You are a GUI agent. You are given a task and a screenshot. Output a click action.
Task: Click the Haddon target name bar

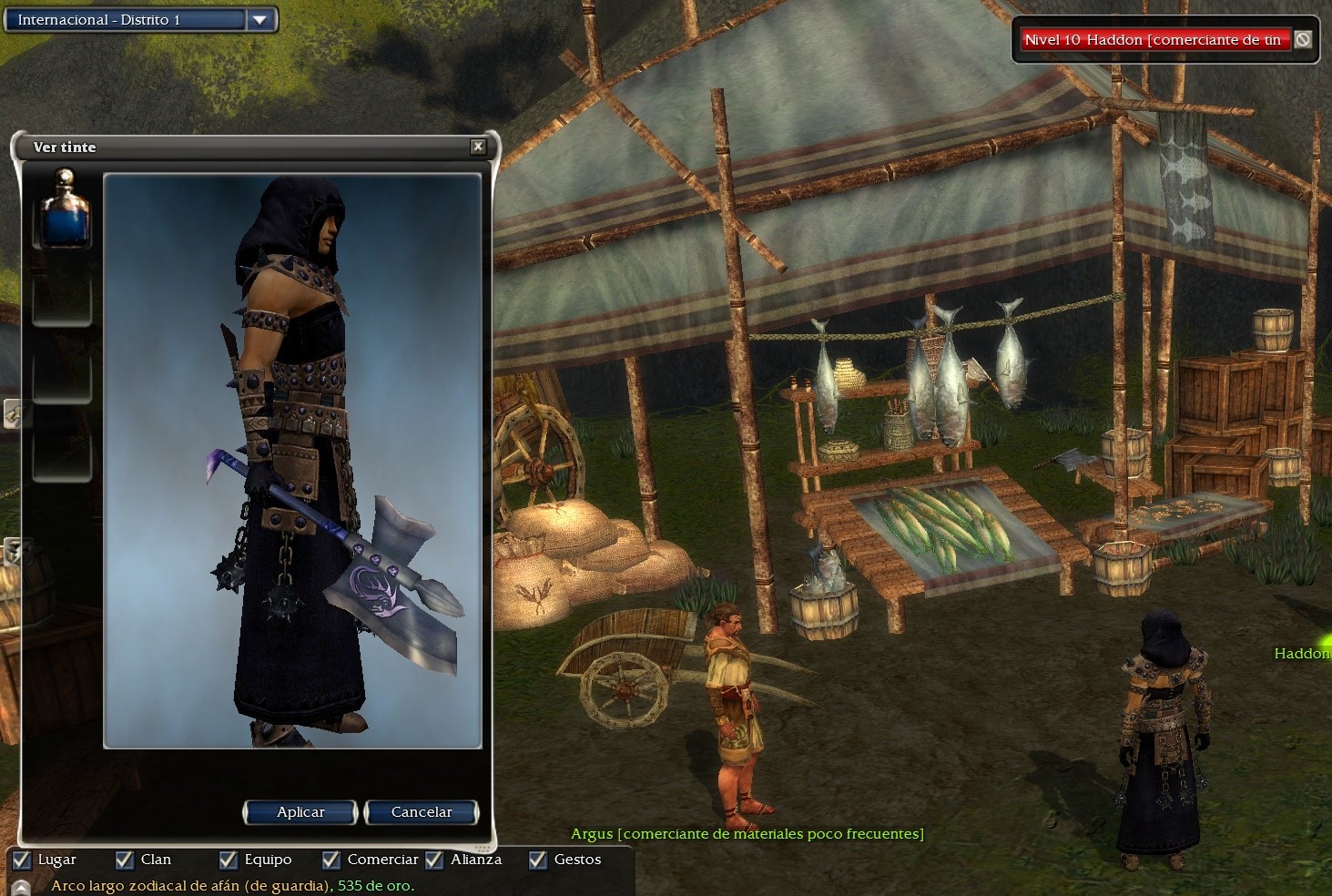click(1153, 40)
